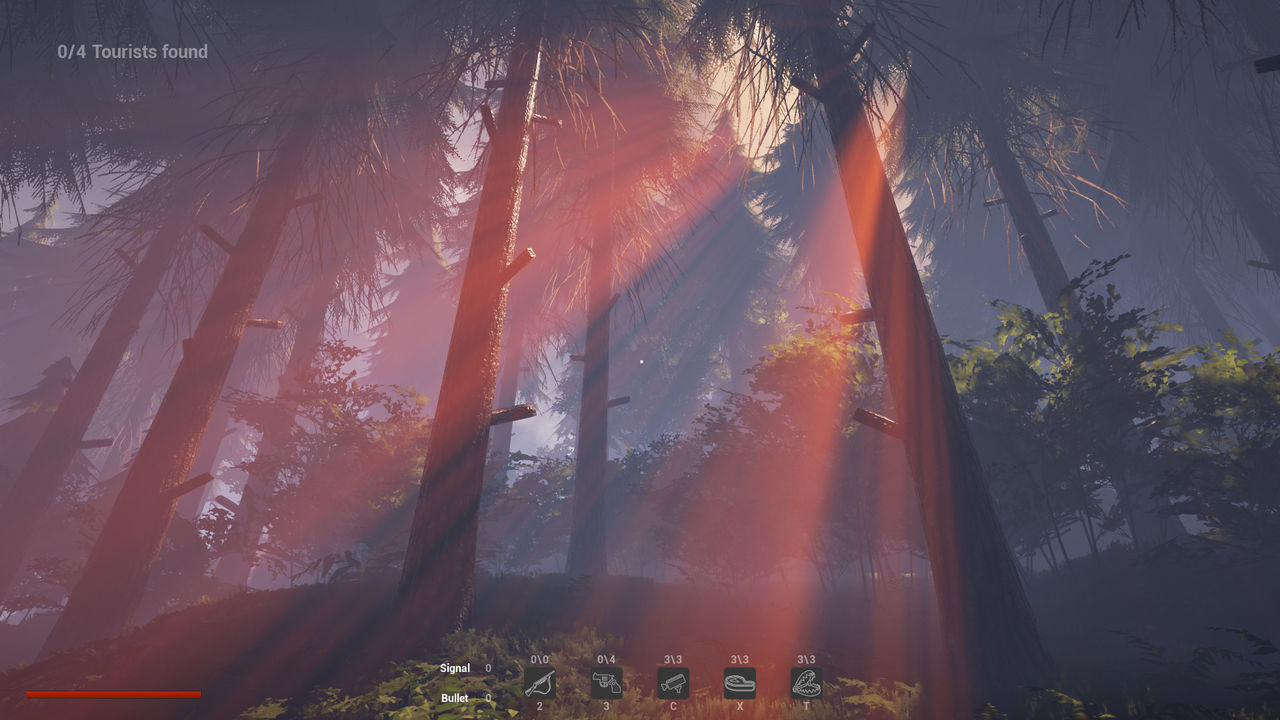This screenshot has width=1280, height=720.
Task: Click the Signal label in the HUD
Action: coord(455,668)
